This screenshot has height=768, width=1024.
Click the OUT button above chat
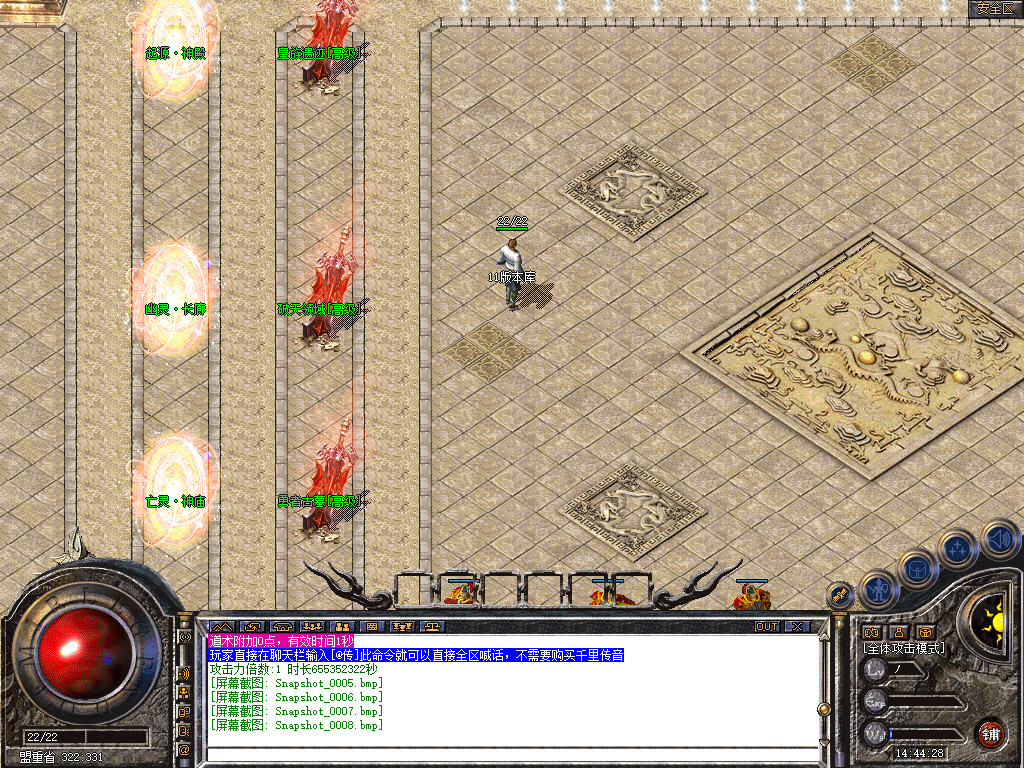(766, 626)
